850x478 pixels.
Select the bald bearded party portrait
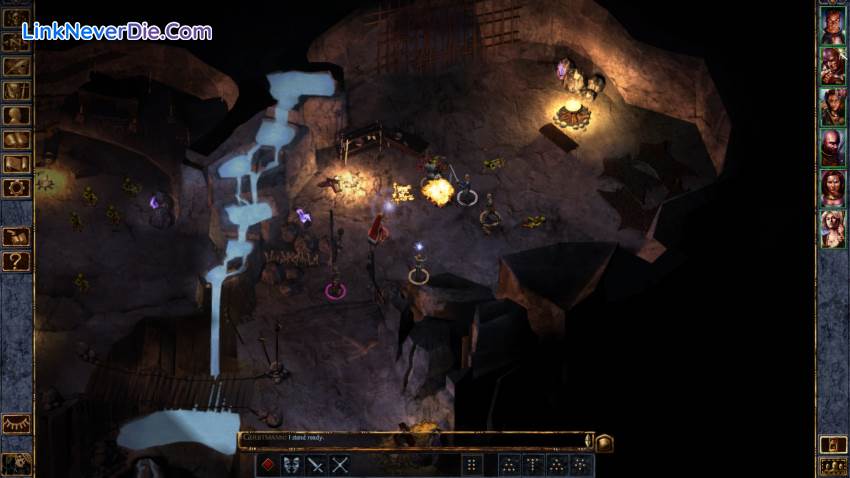tap(833, 147)
